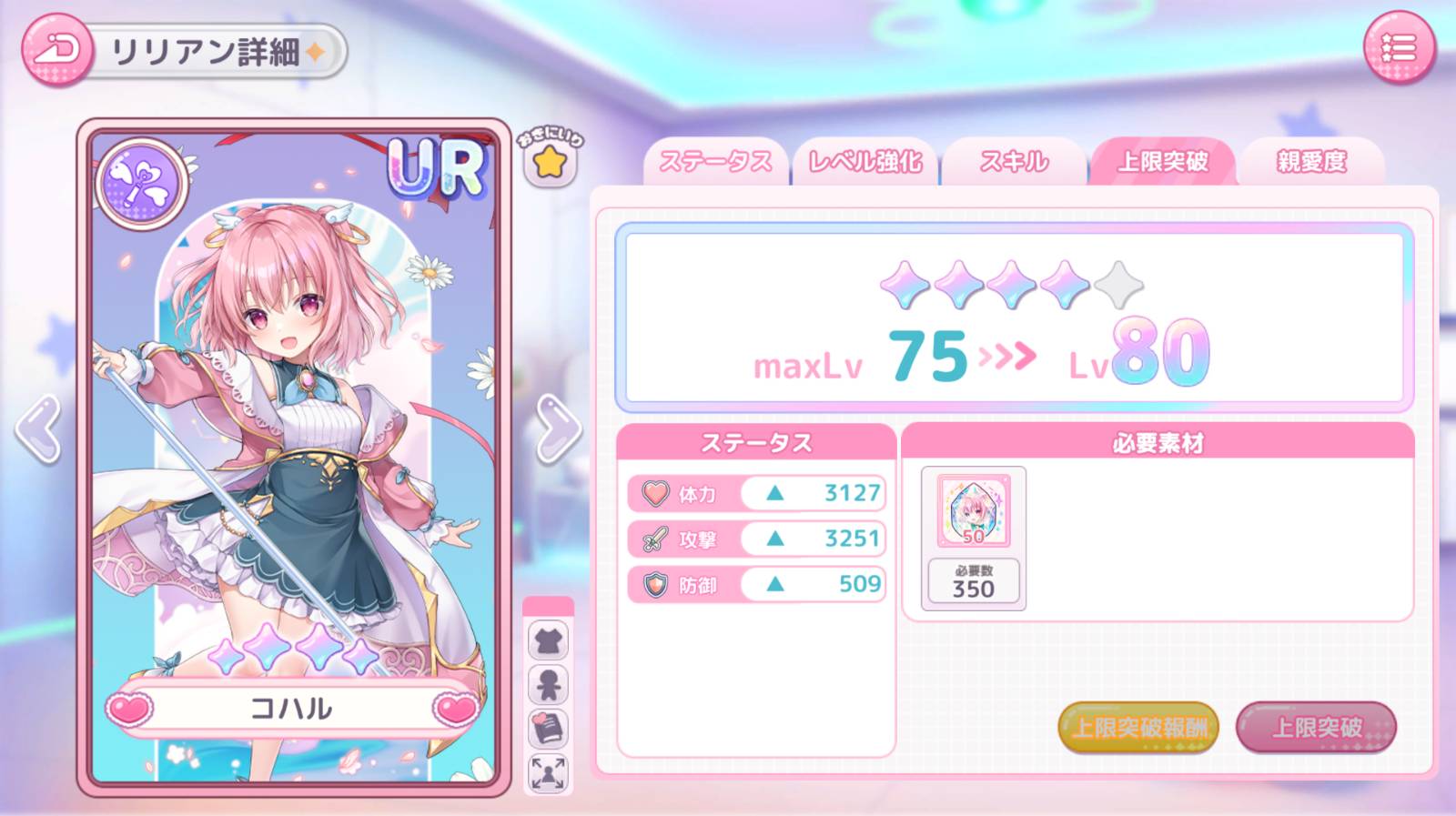Open the book profile icon

coord(548,729)
